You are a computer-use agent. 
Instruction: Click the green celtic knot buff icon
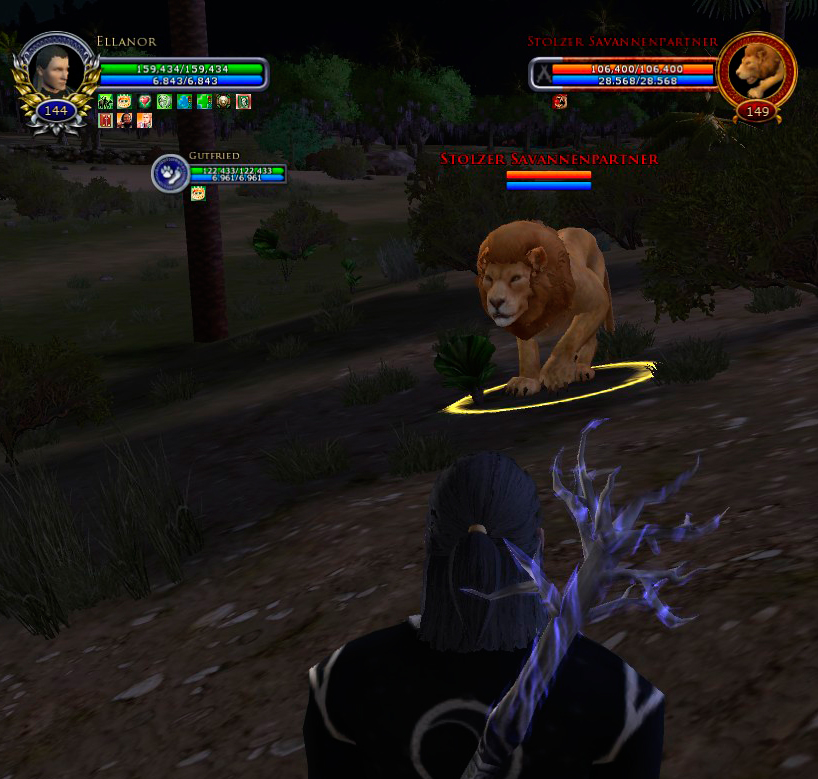[164, 101]
